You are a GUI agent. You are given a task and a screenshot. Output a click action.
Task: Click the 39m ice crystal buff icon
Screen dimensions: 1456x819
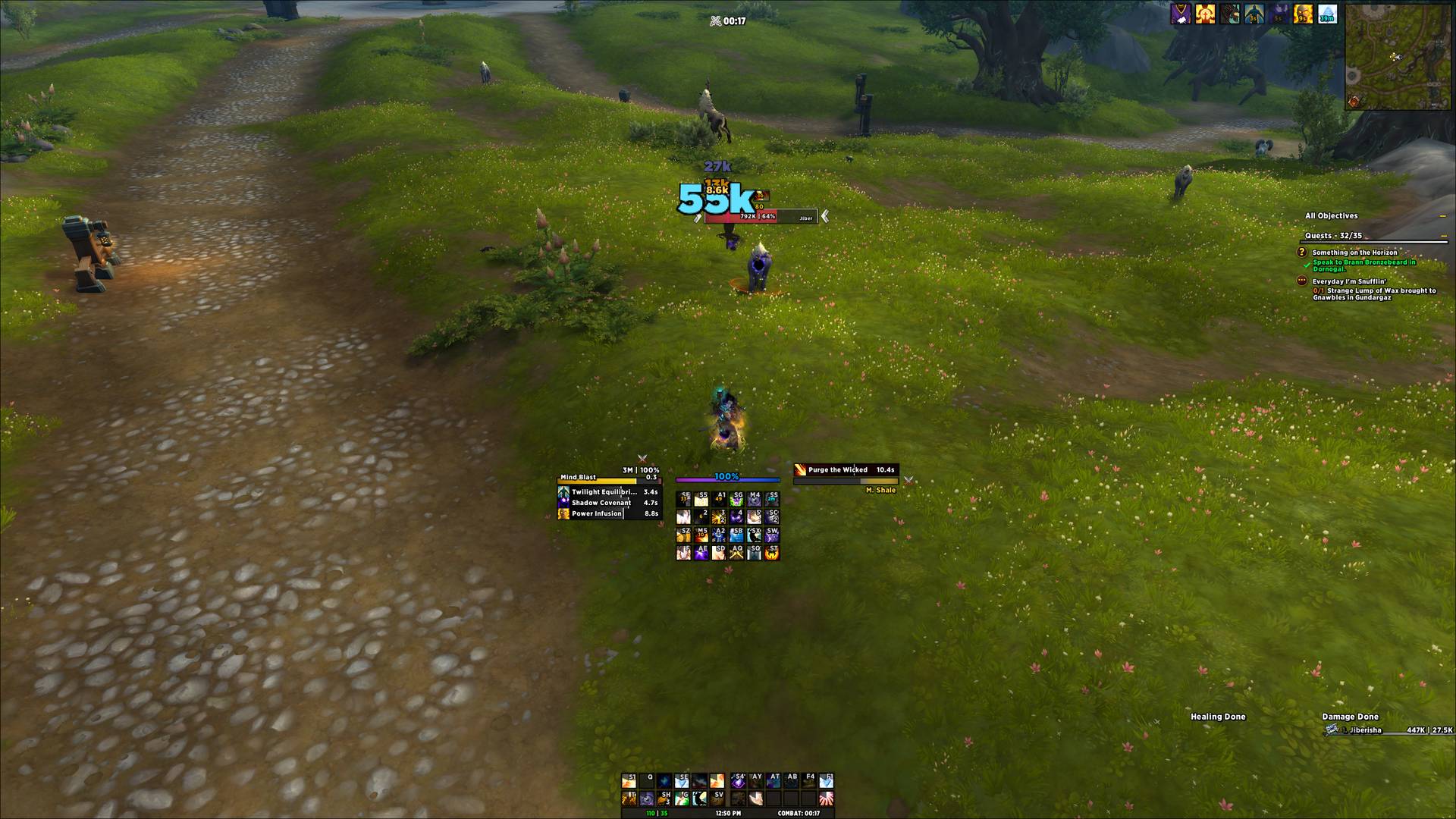1327,14
